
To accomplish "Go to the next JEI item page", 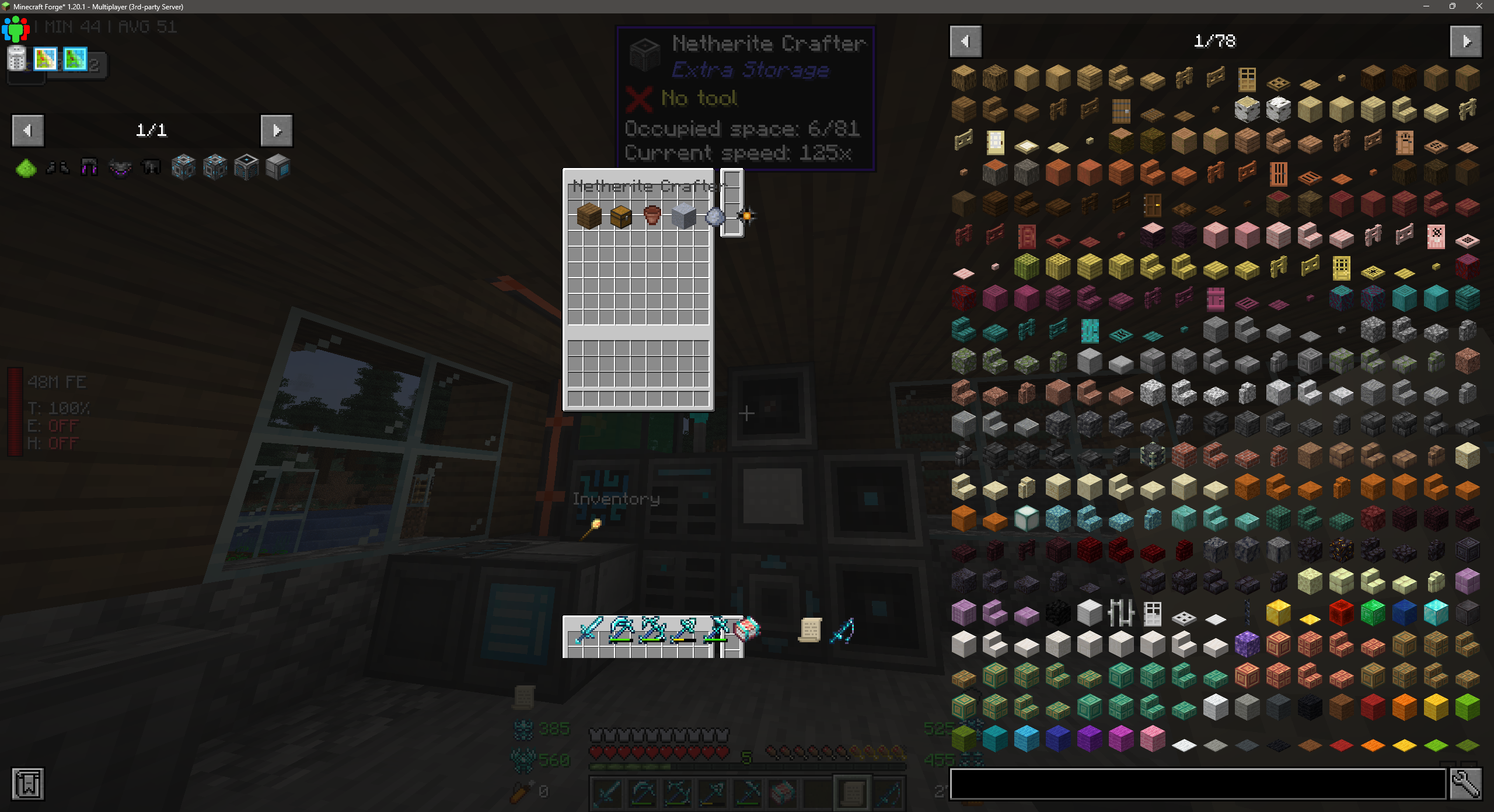I will [x=1466, y=41].
